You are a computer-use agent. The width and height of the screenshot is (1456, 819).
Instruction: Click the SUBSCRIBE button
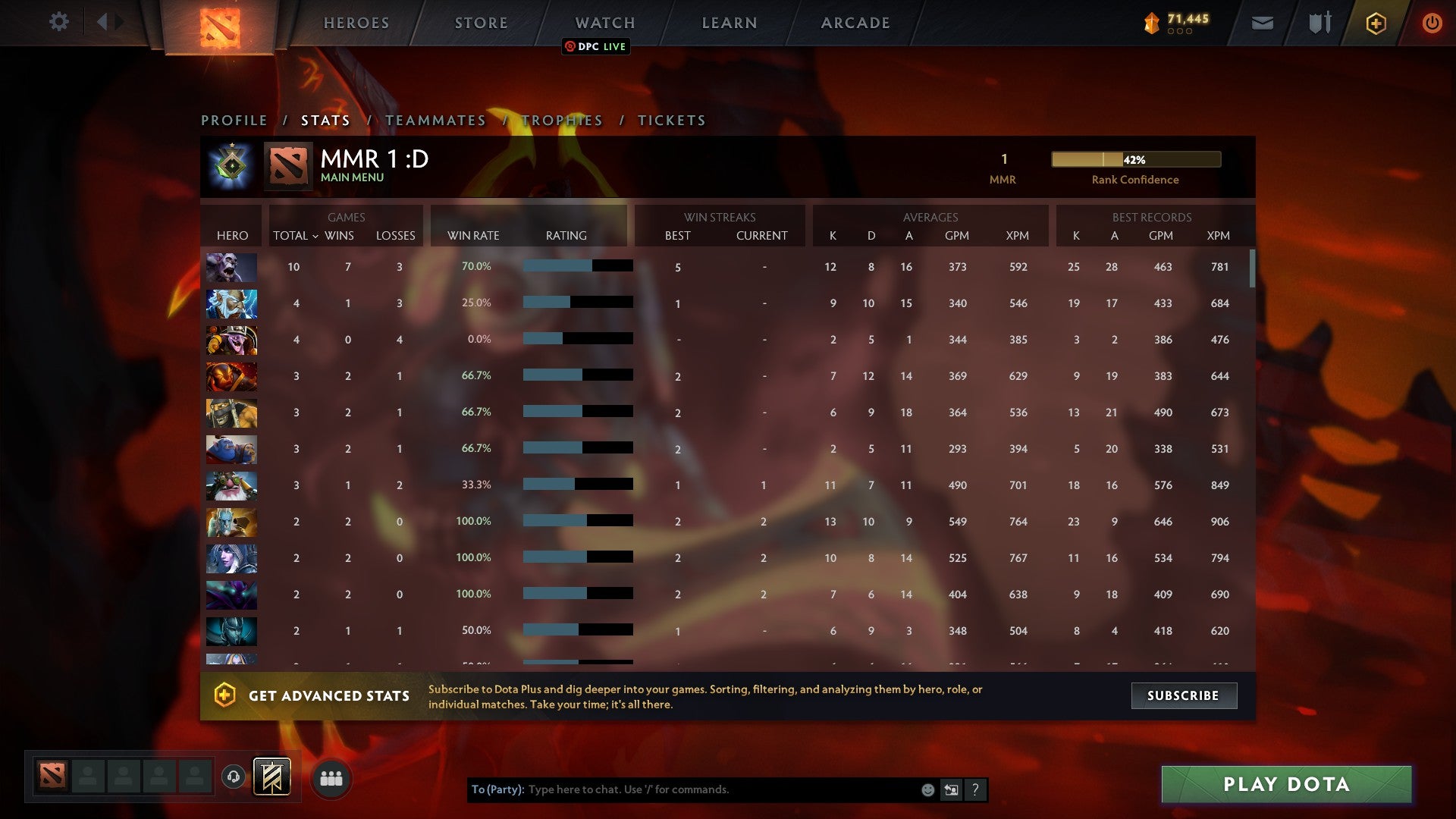[x=1183, y=695]
